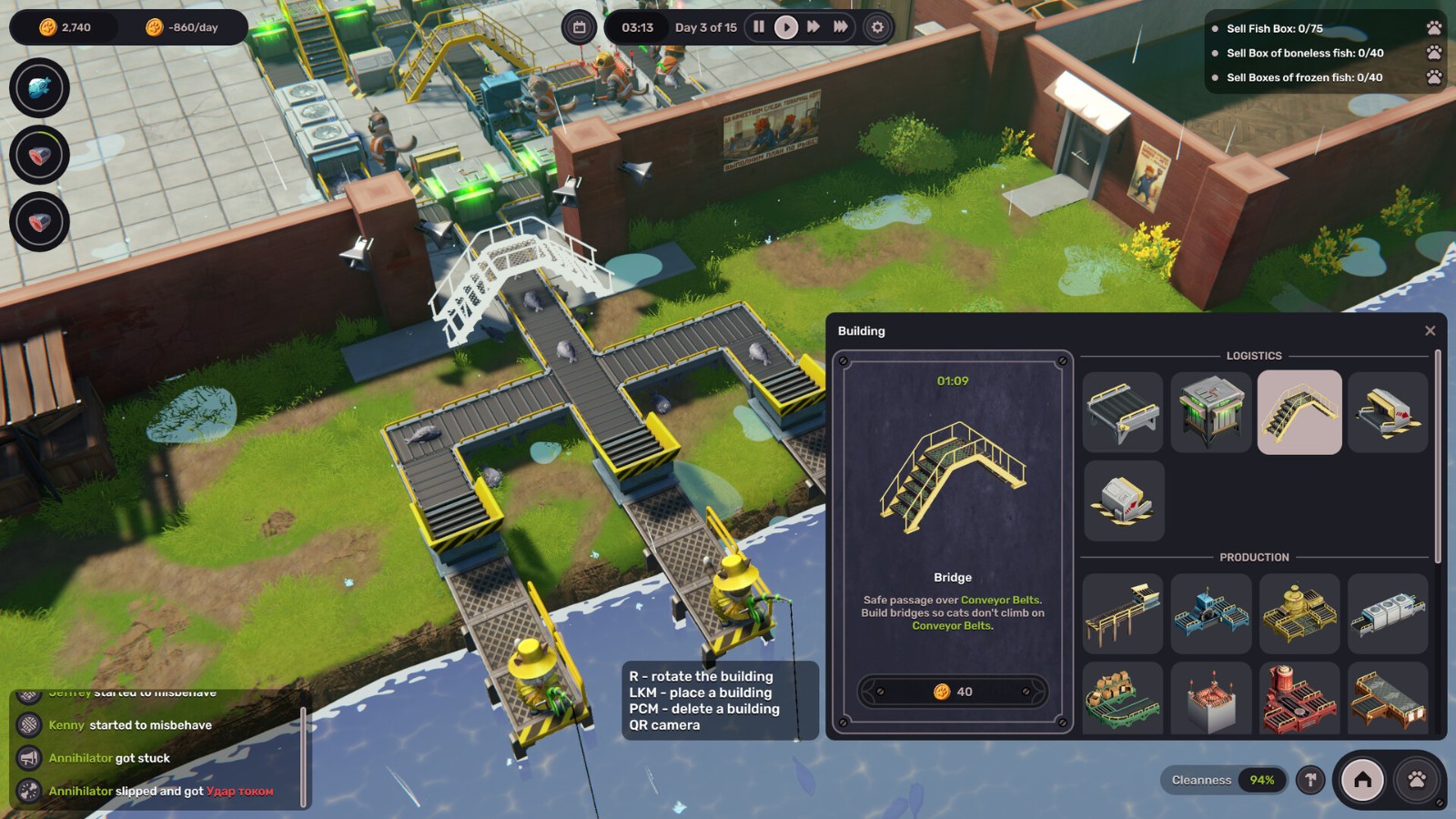Open the house building menu button
This screenshot has height=819, width=1456.
tap(1362, 780)
